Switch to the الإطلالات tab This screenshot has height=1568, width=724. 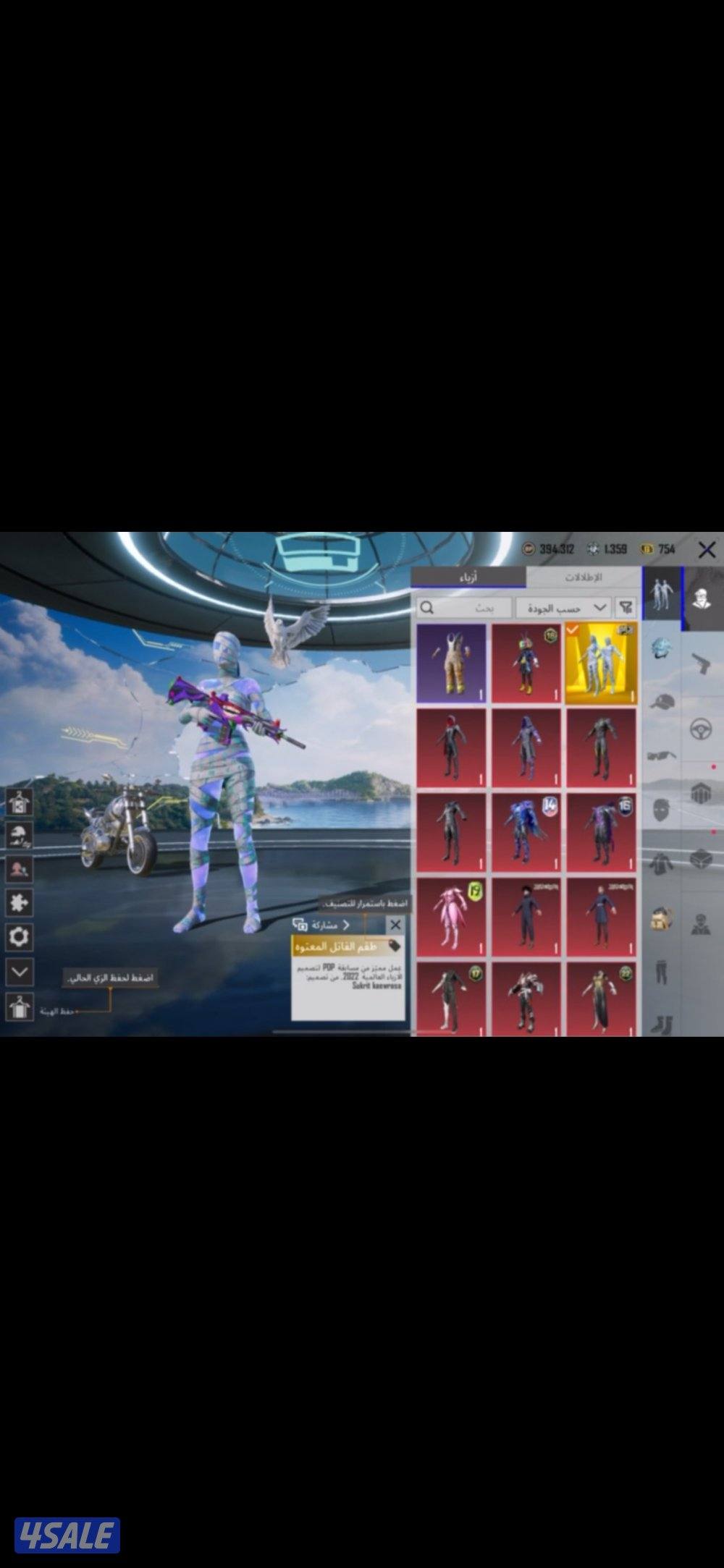click(583, 577)
